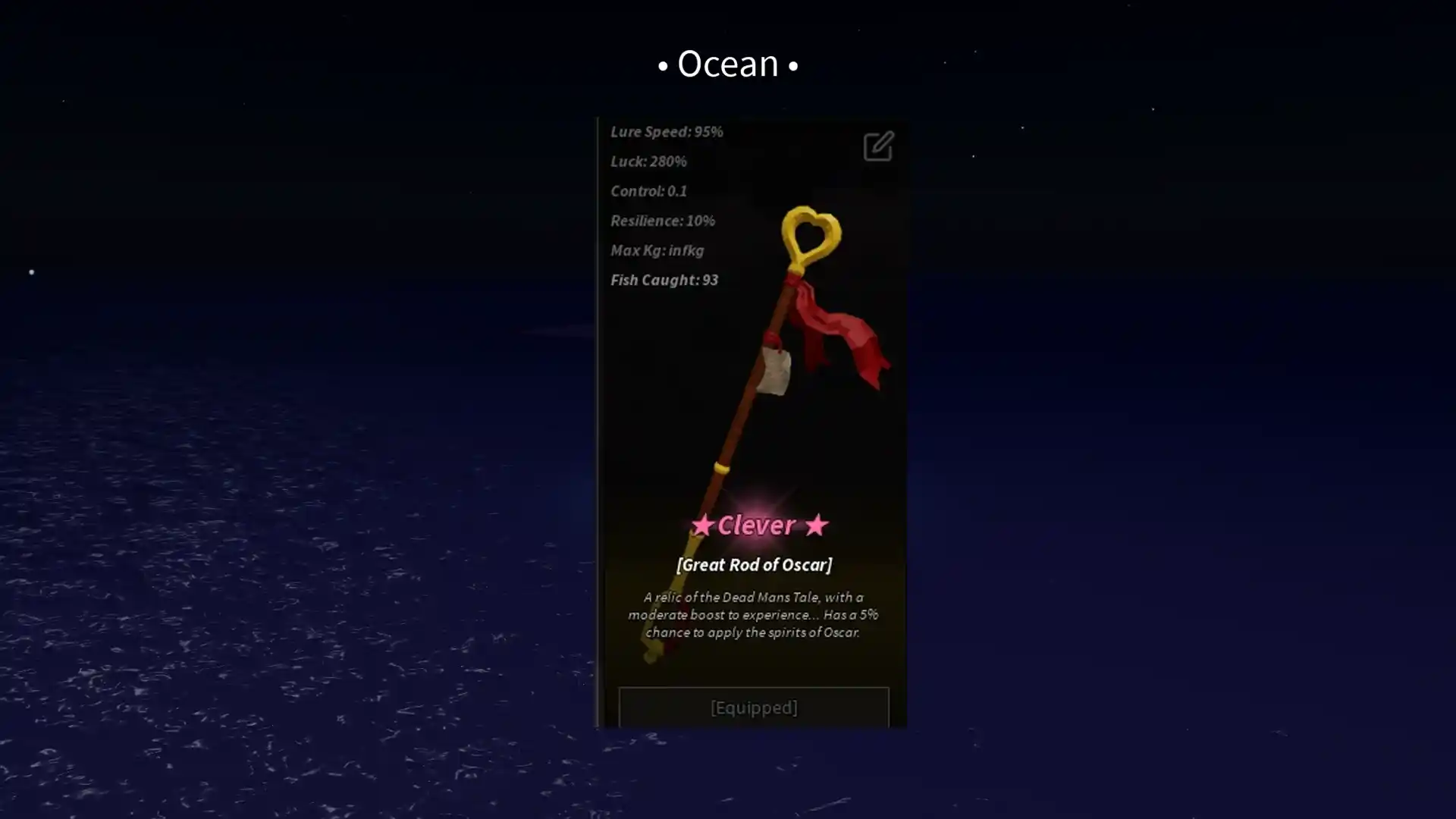1456x819 pixels.
Task: Click the pencil edit icon on rod card
Action: tap(878, 146)
